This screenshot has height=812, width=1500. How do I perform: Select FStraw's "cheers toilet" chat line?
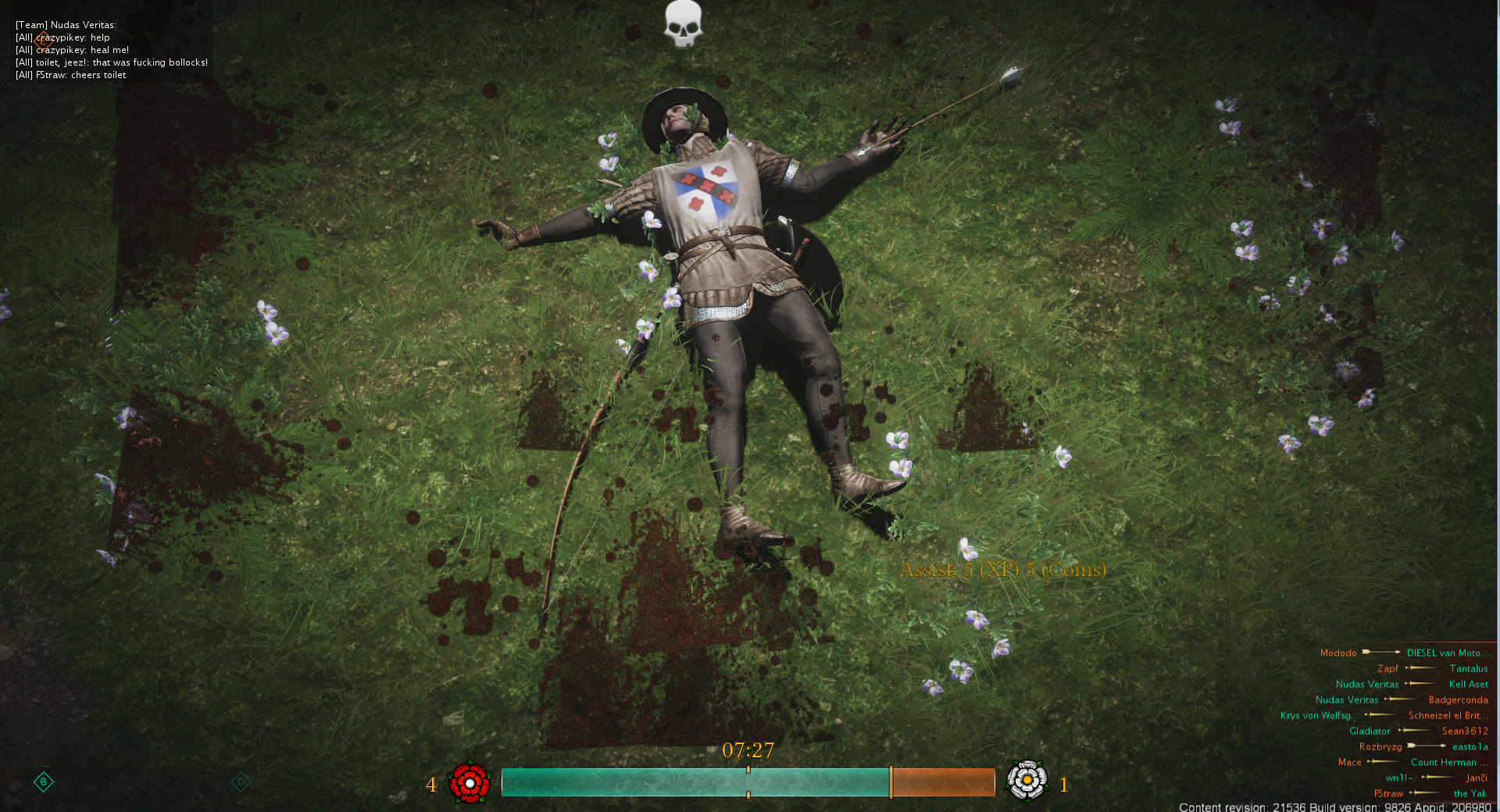(x=71, y=75)
